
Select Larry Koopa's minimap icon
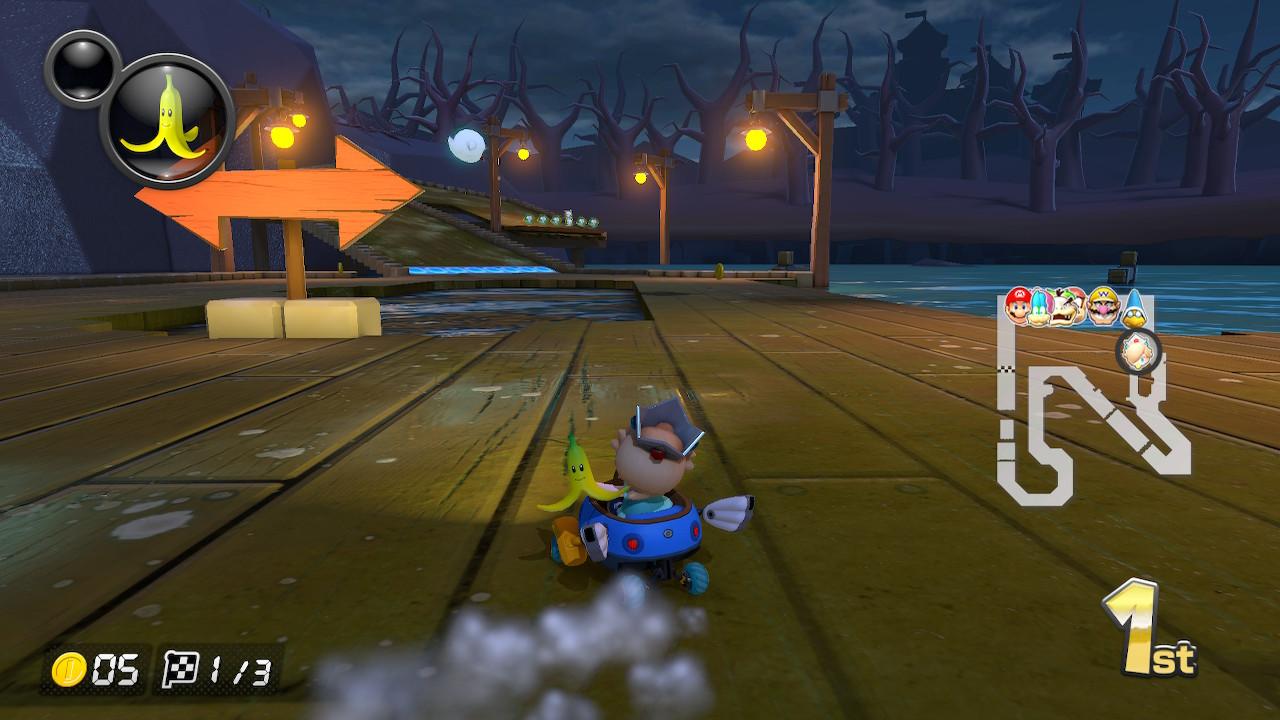(1040, 307)
